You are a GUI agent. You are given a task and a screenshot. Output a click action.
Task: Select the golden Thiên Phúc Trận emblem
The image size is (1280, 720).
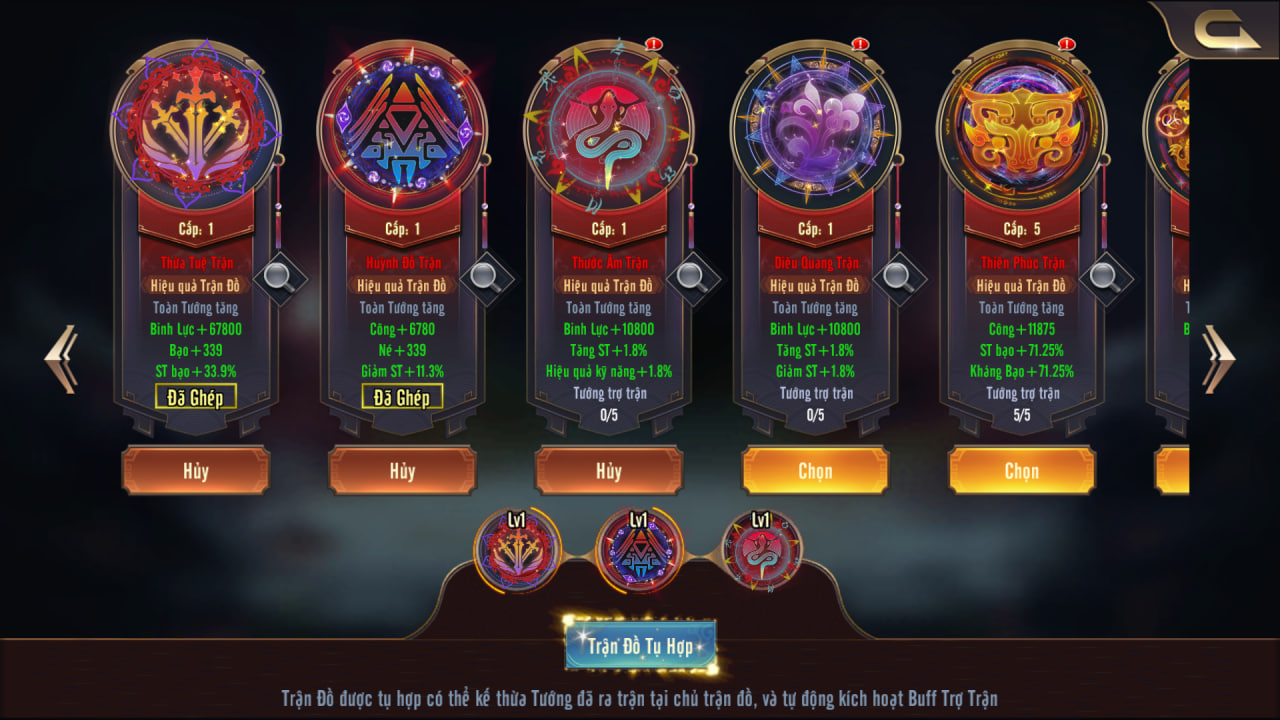click(1021, 127)
